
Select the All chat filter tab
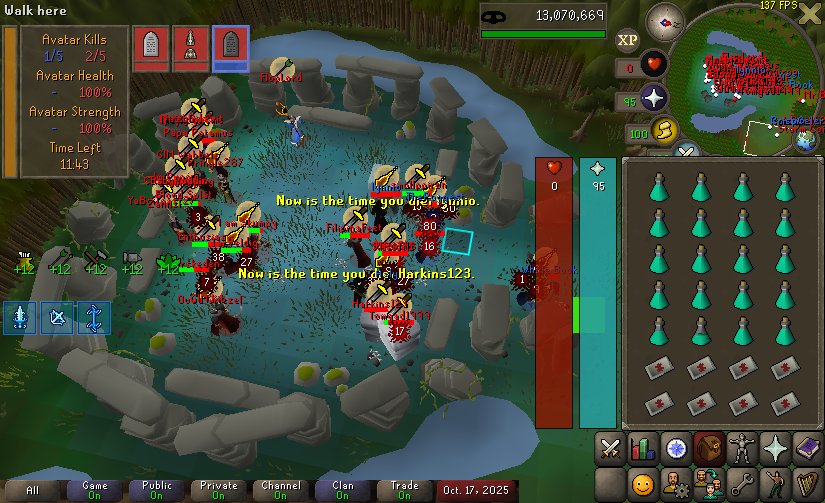(33, 490)
